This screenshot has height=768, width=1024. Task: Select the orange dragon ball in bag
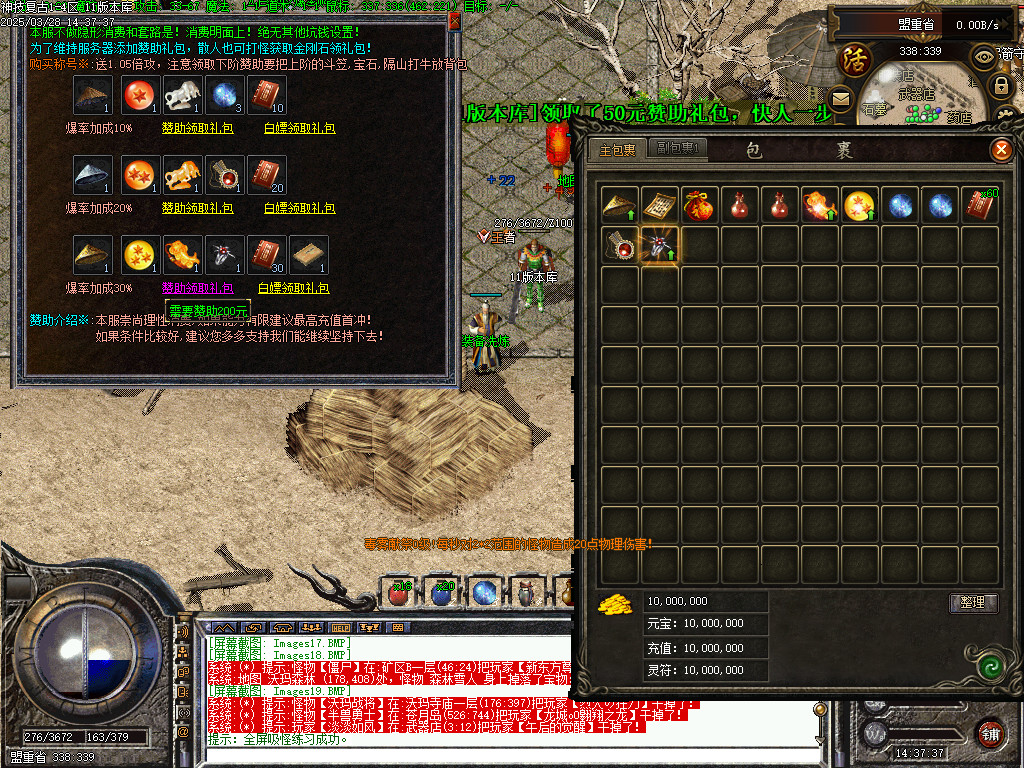(x=859, y=205)
